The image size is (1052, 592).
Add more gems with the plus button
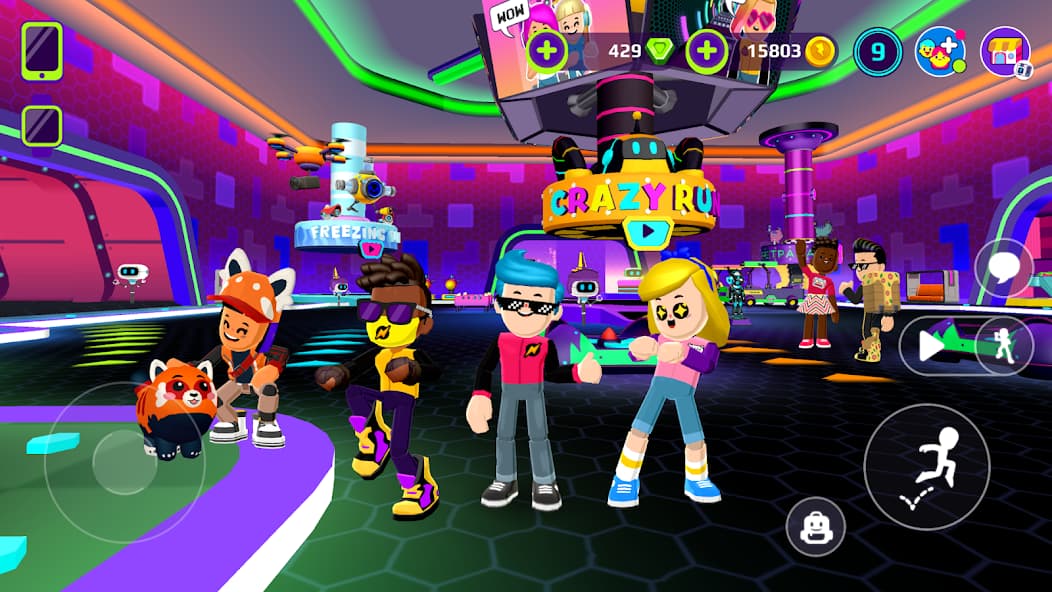pyautogui.click(x=547, y=51)
